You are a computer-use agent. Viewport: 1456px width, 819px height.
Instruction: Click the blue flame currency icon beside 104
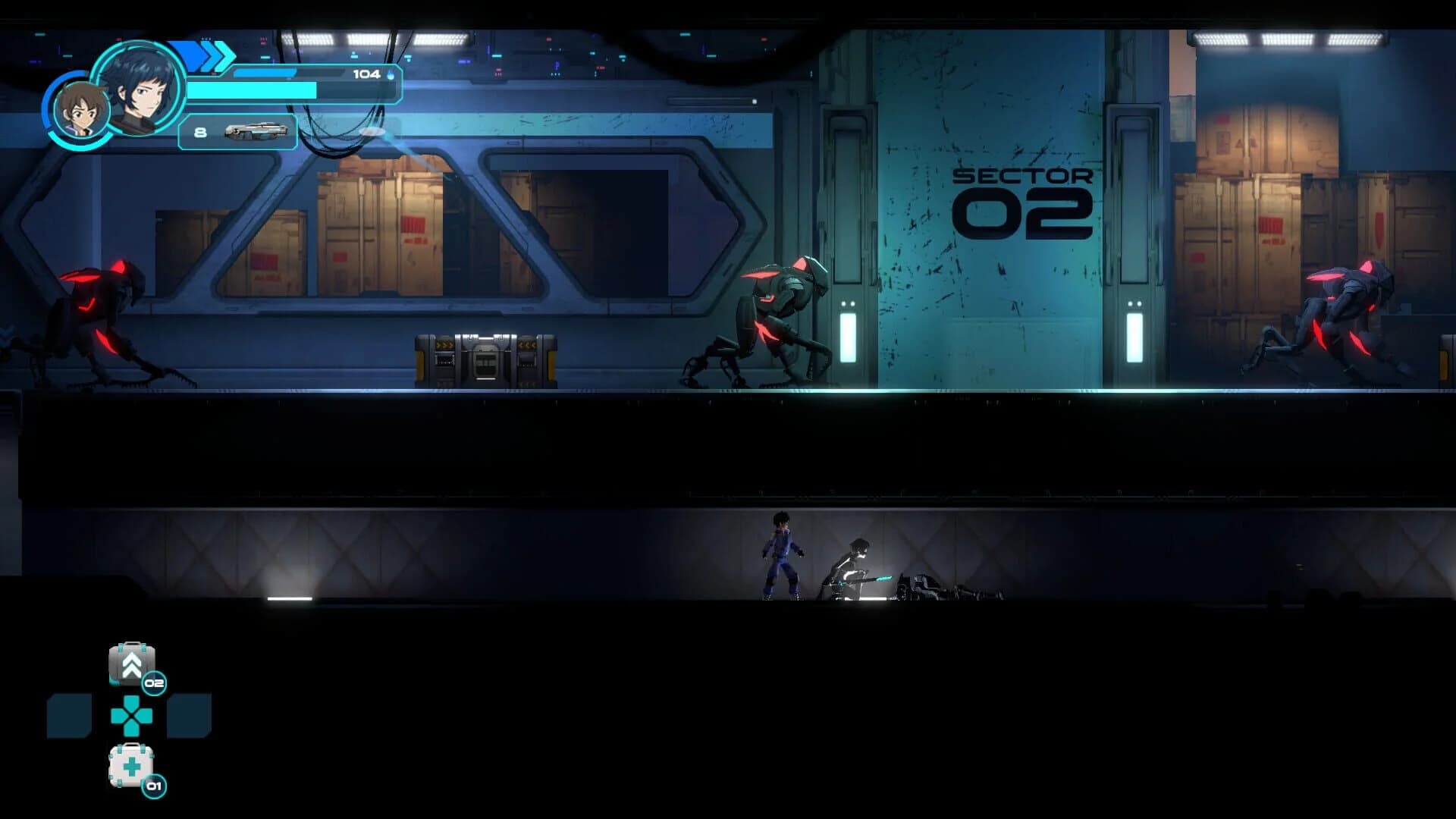click(388, 76)
